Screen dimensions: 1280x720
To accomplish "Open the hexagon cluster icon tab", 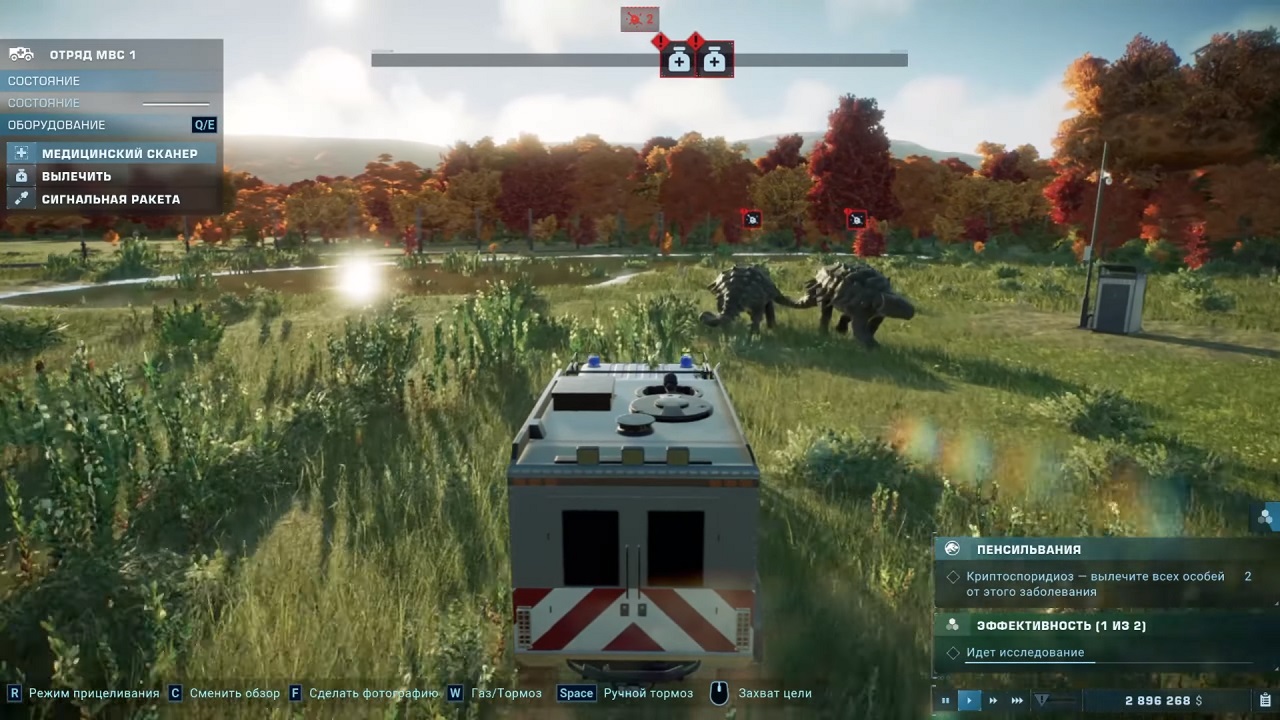I will tap(1266, 517).
